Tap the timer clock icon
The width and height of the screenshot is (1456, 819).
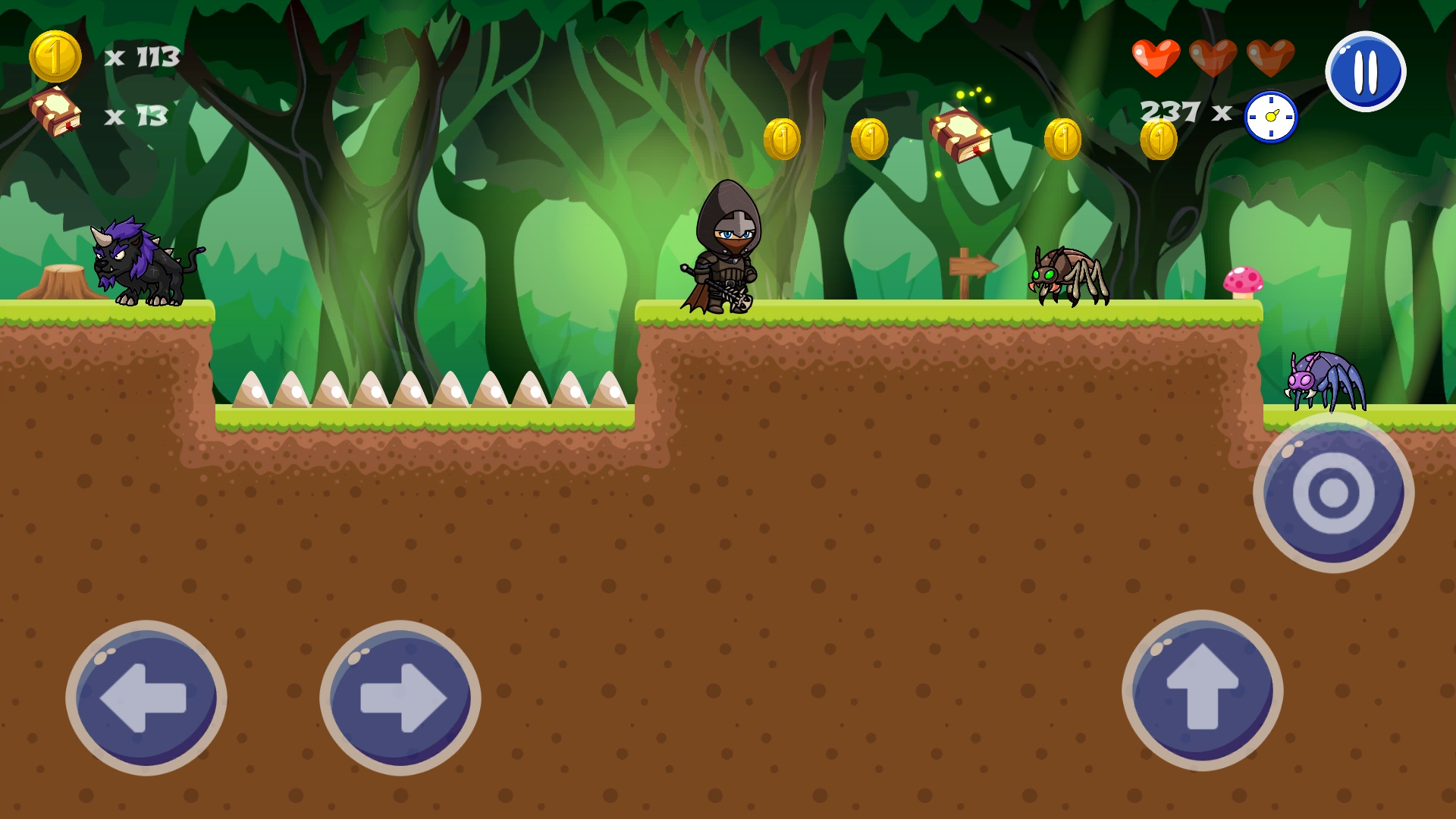[x=1270, y=115]
